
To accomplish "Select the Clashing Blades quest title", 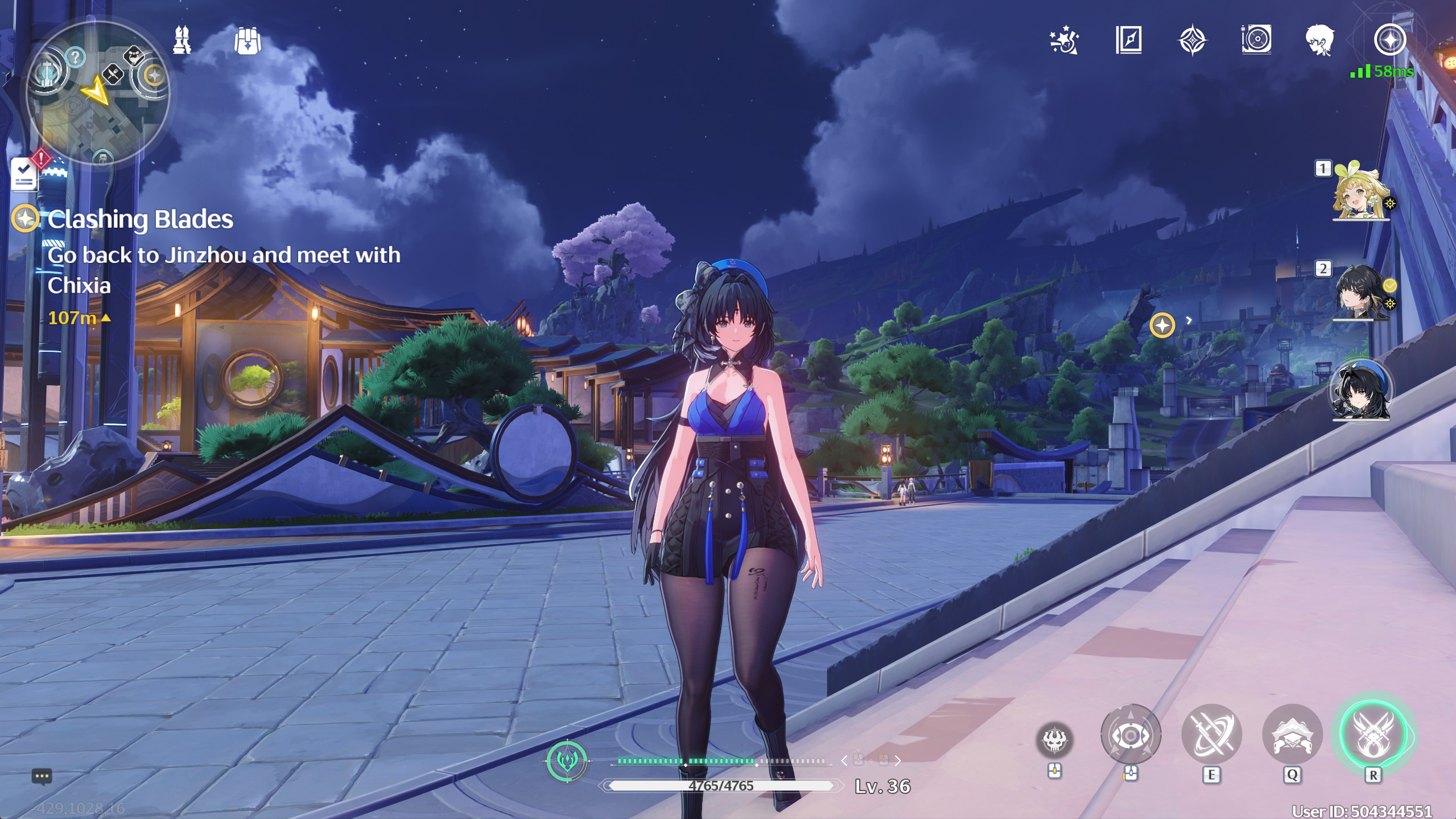I will point(140,219).
